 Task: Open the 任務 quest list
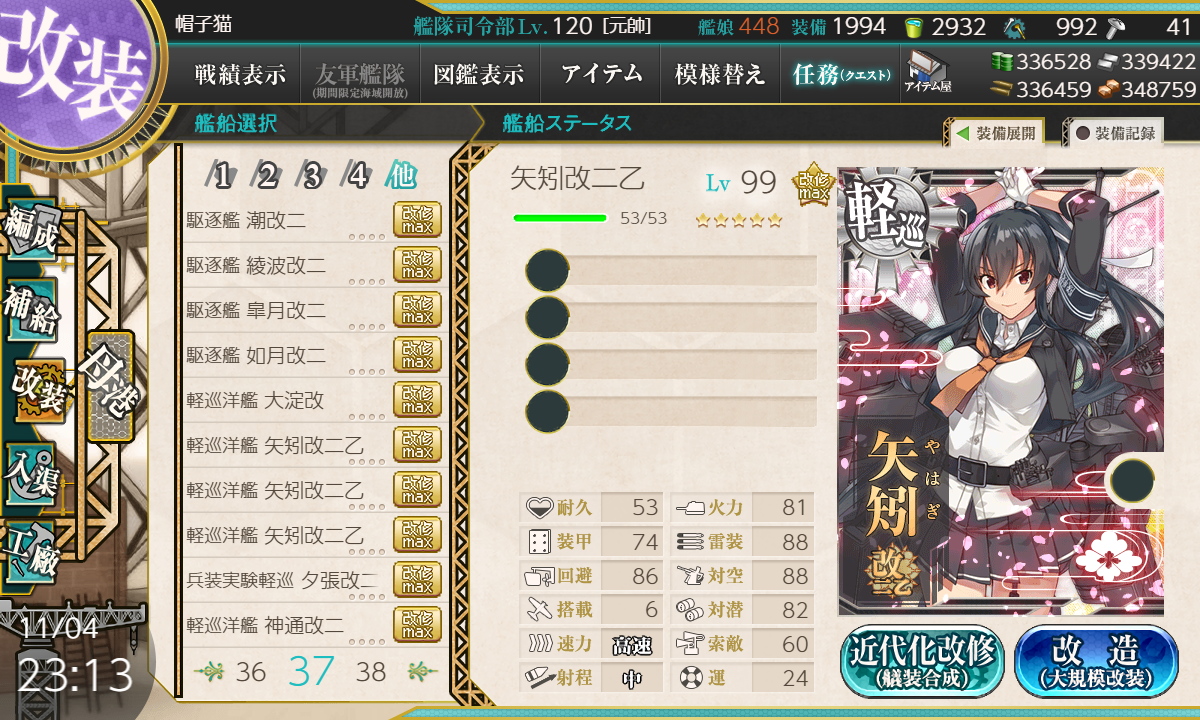(x=840, y=74)
